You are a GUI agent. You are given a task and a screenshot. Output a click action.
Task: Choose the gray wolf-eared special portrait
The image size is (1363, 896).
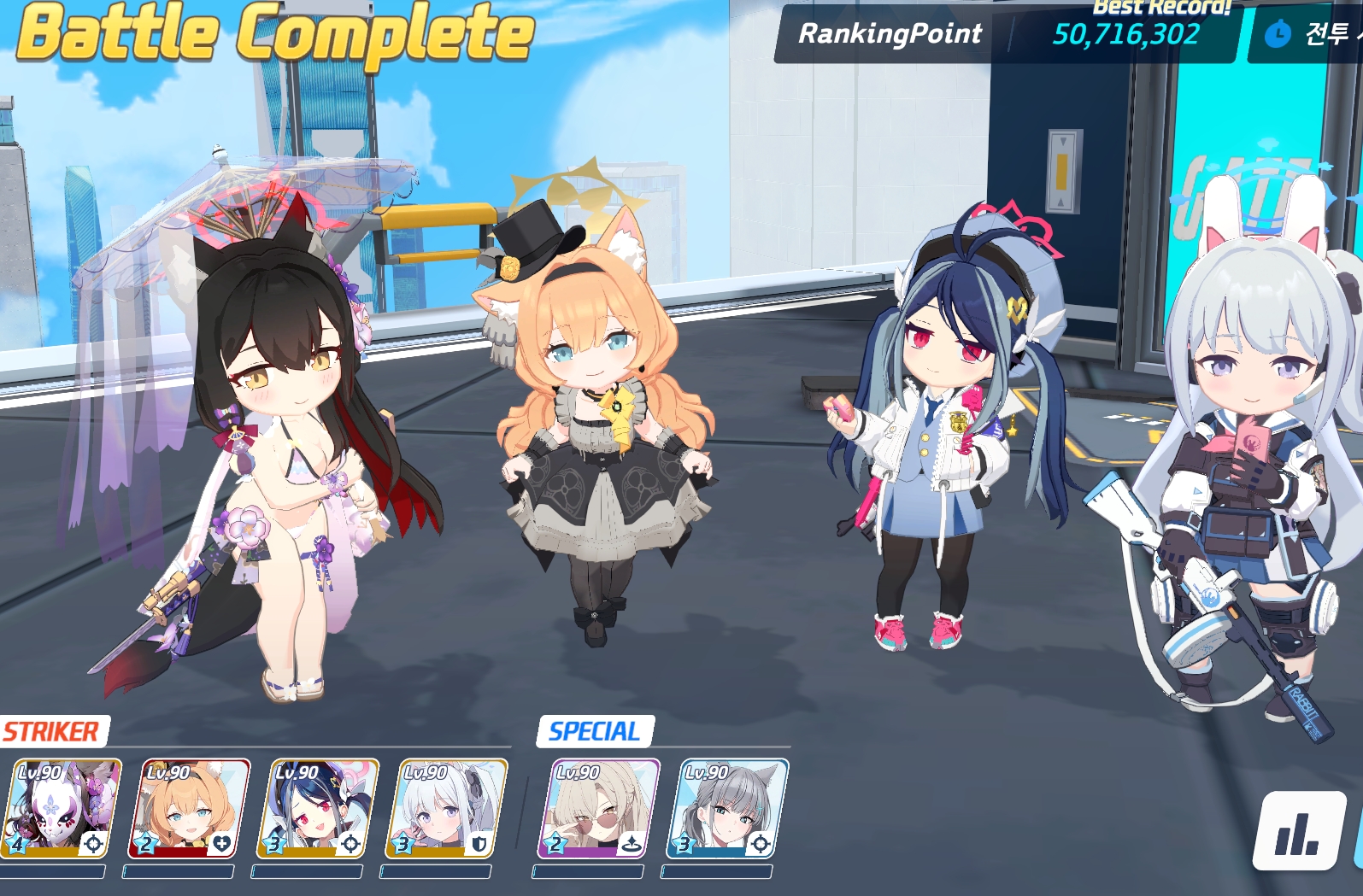(727, 809)
